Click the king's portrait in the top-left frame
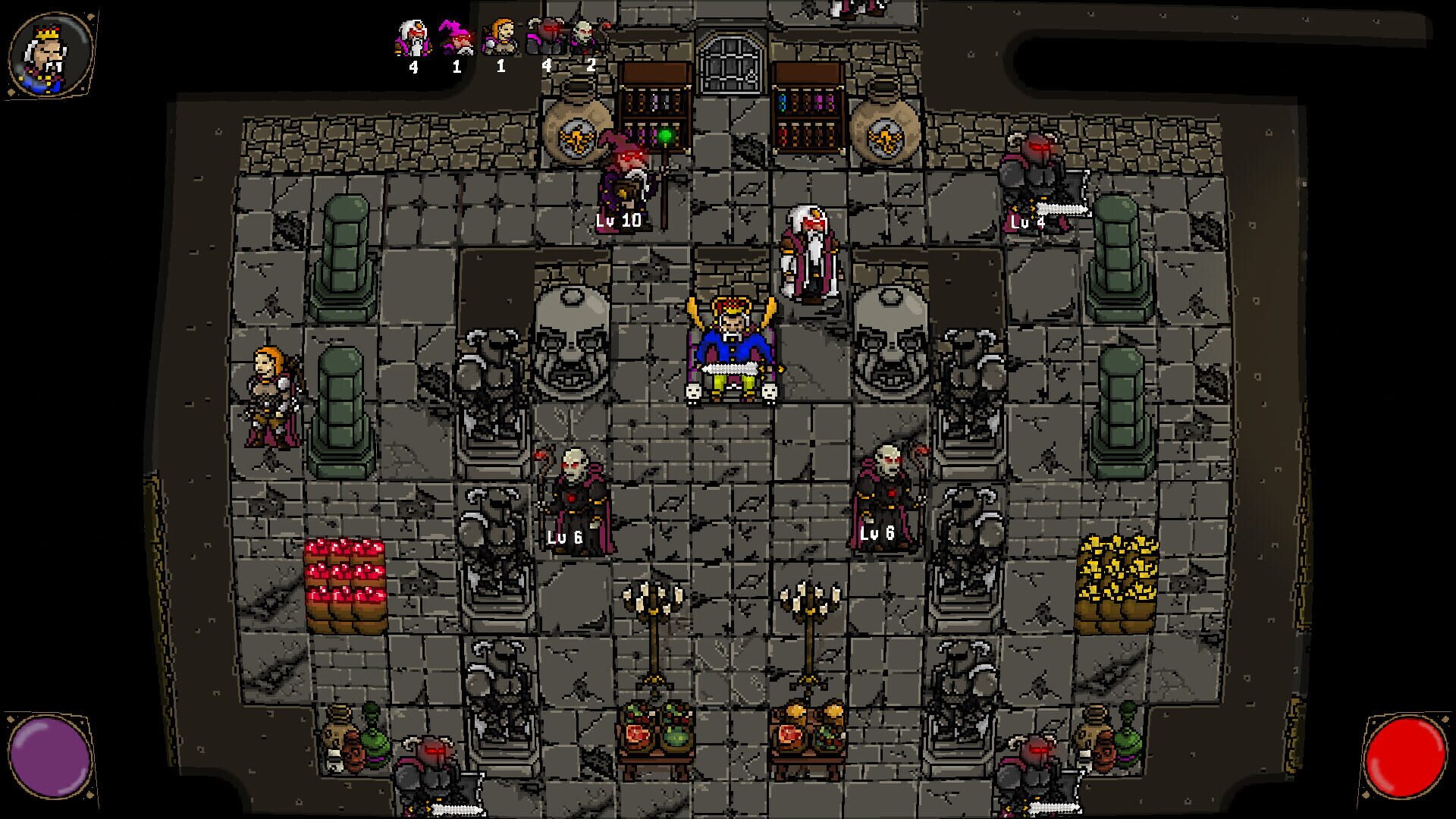Image resolution: width=1456 pixels, height=819 pixels. (x=47, y=52)
